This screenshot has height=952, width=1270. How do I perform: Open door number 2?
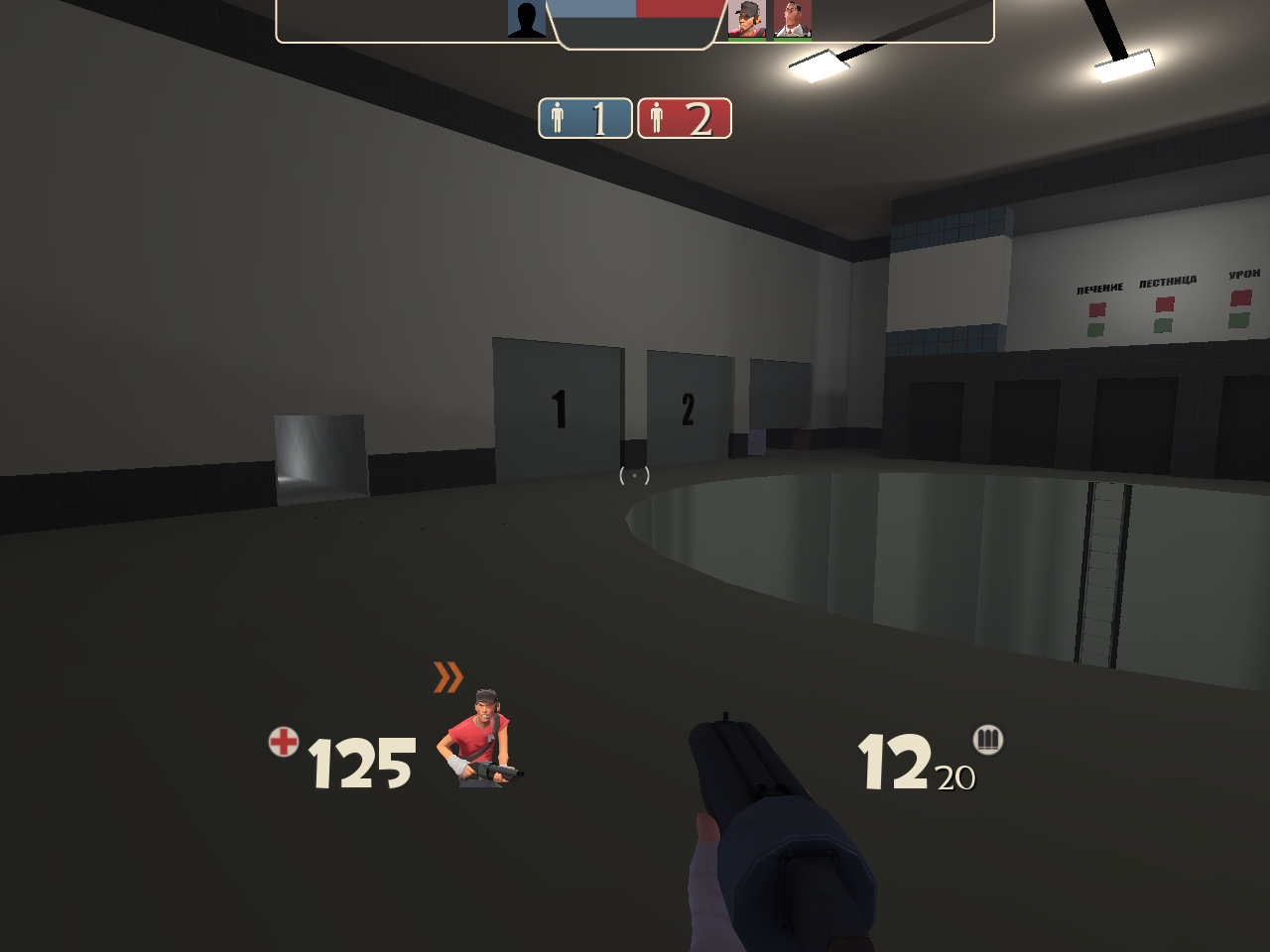pyautogui.click(x=687, y=409)
